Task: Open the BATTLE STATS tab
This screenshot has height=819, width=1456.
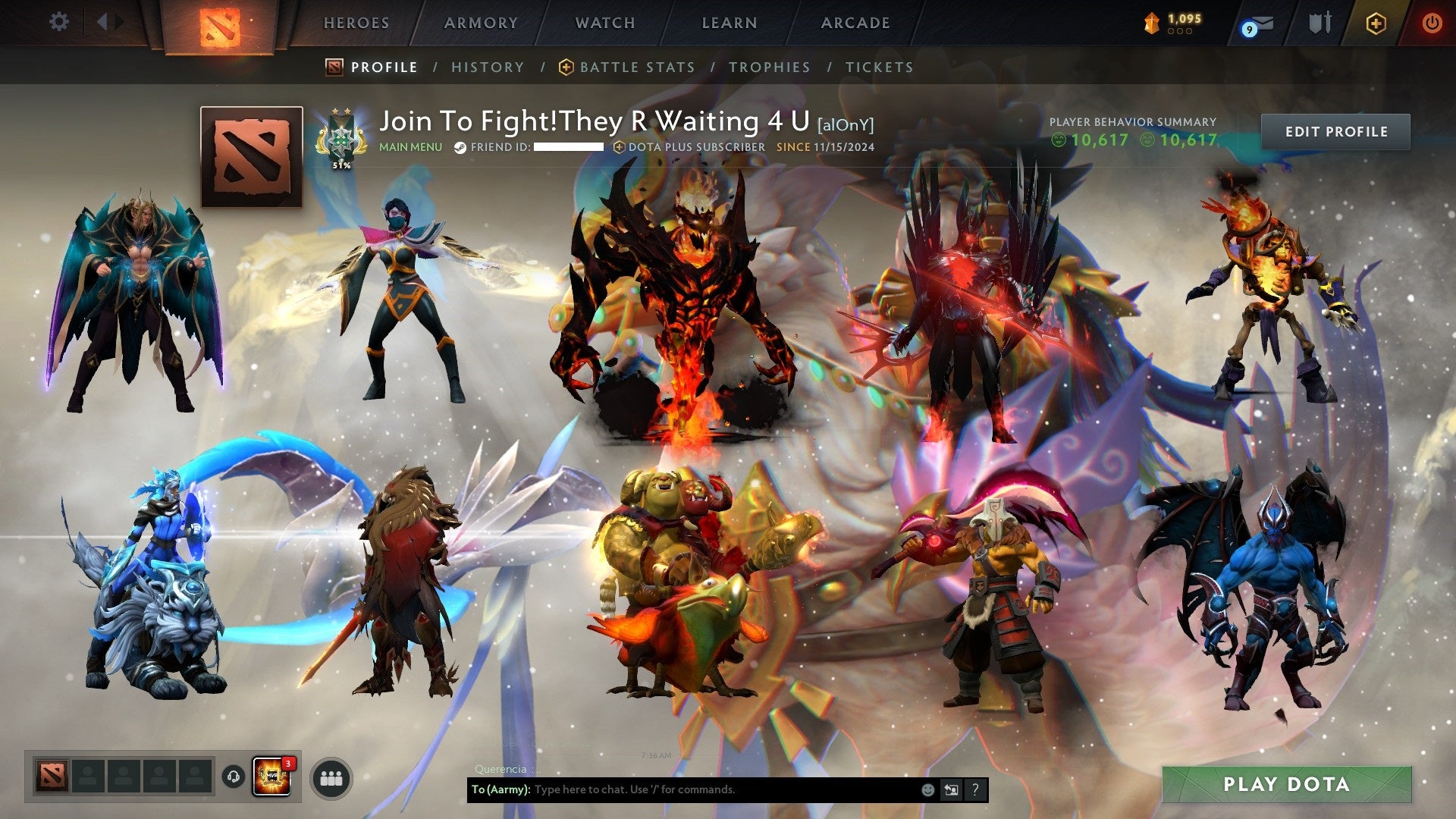Action: point(635,67)
